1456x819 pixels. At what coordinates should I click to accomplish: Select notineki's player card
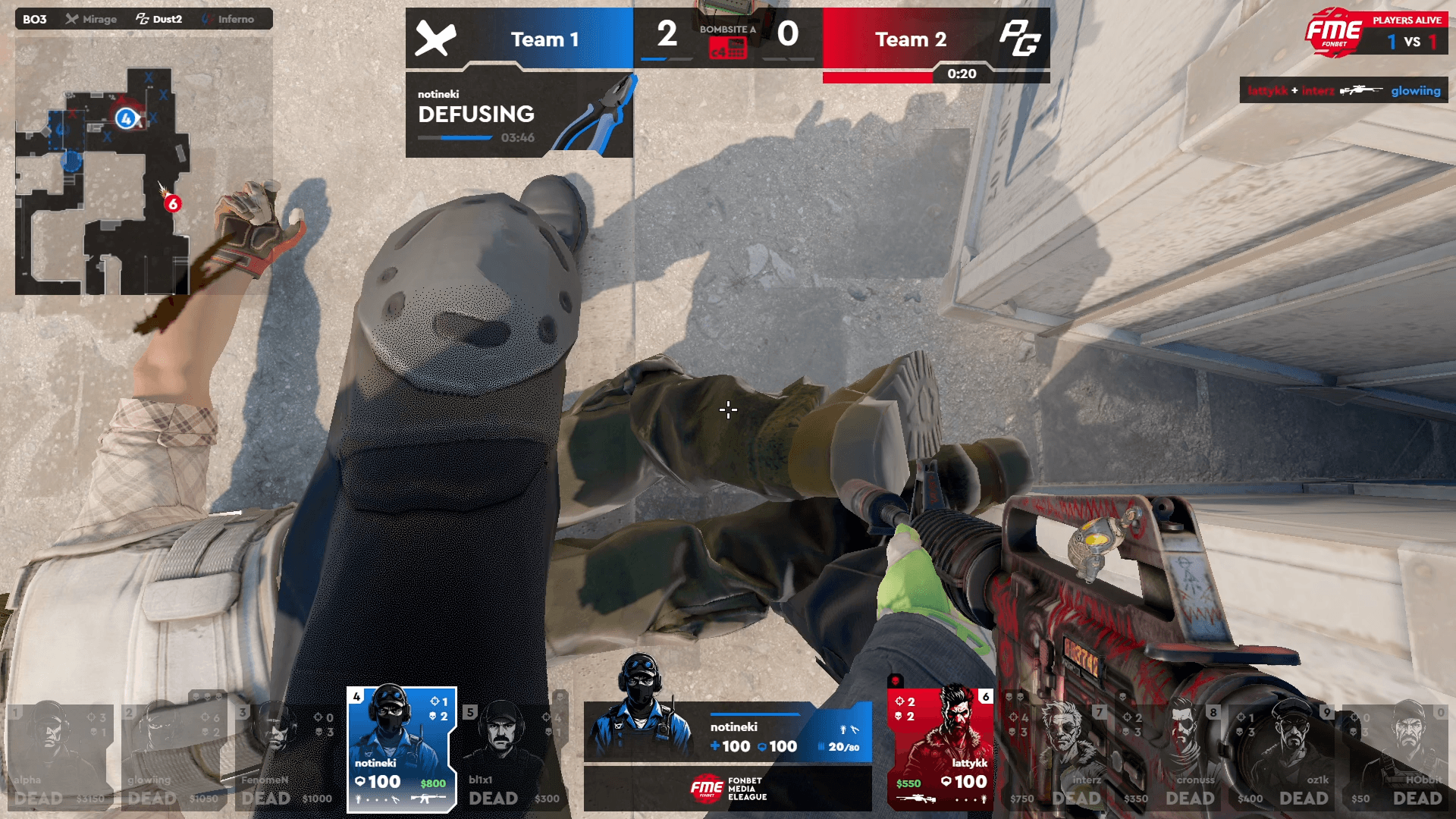point(401,749)
